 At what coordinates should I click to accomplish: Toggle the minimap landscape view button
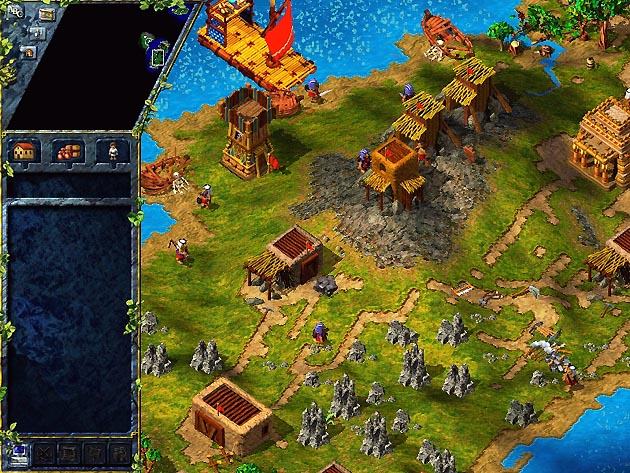(47, 15)
